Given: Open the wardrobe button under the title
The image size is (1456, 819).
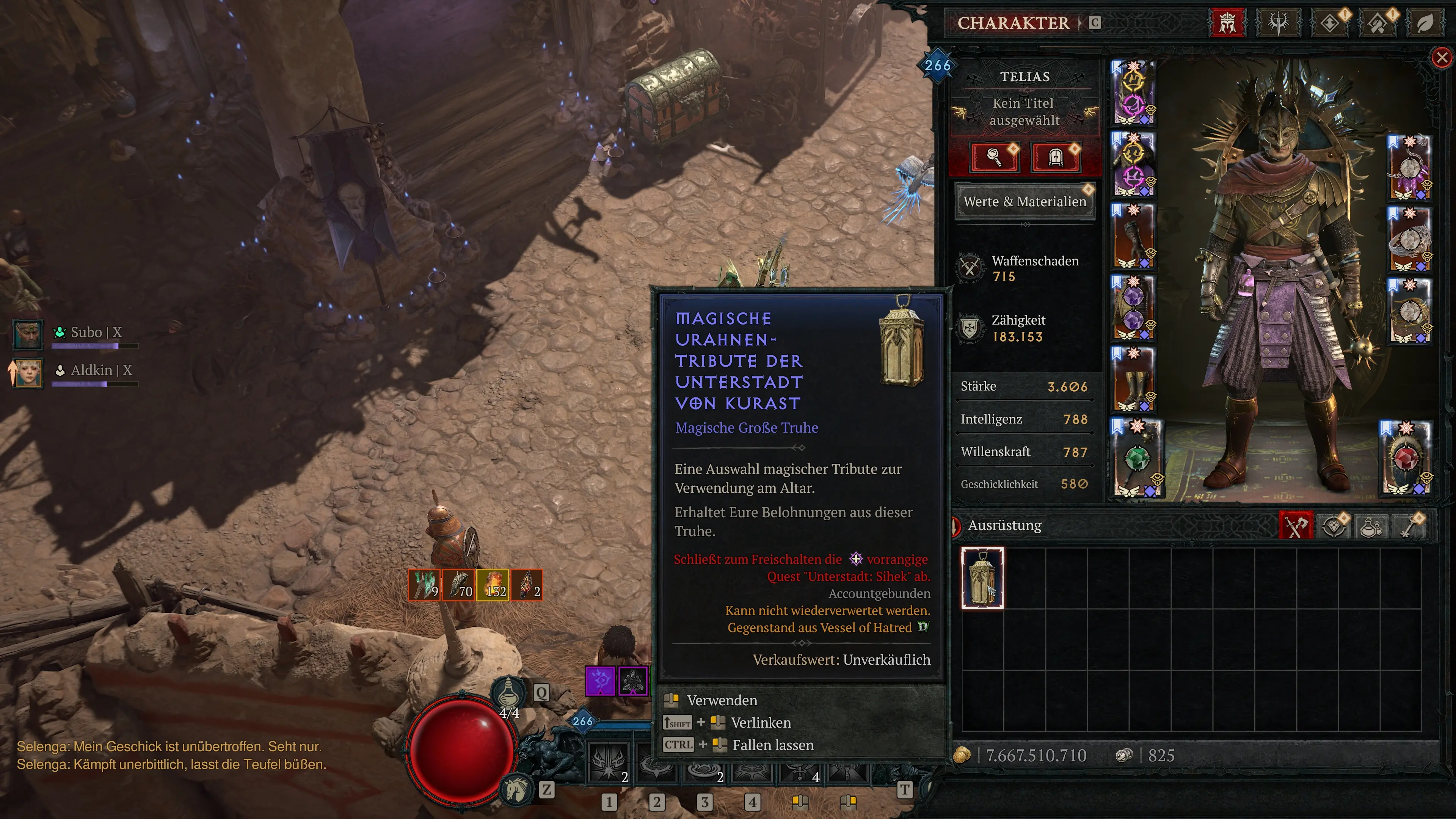Looking at the screenshot, I should pyautogui.click(x=1055, y=157).
